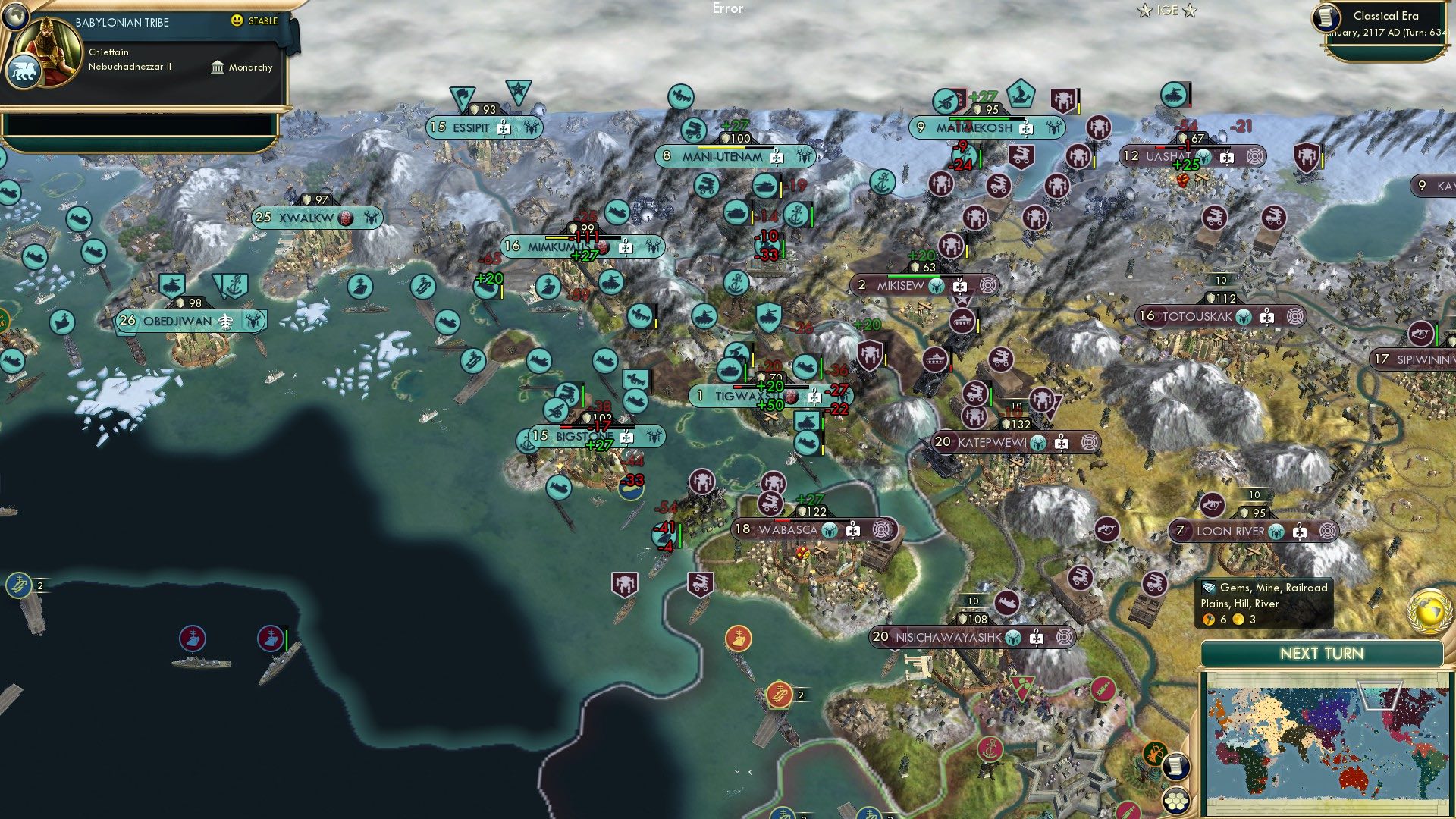Toggle the left star beside the IGE label
Screen dimensions: 1456x819
tap(1144, 11)
